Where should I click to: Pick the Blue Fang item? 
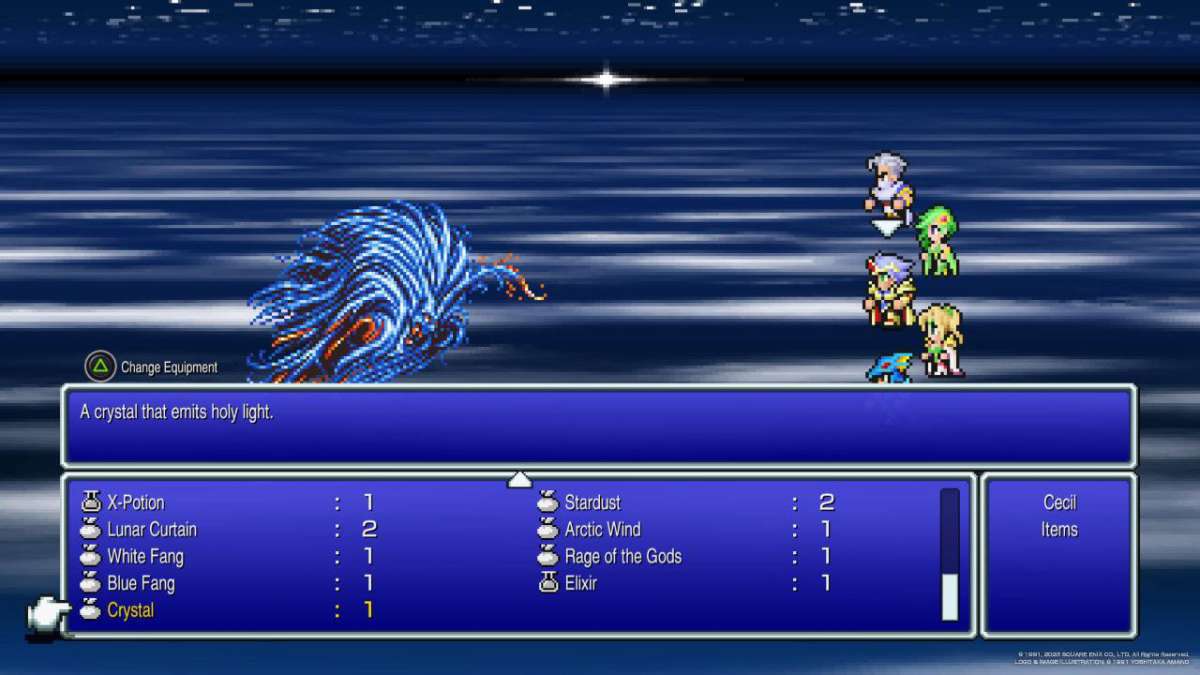[x=141, y=584]
